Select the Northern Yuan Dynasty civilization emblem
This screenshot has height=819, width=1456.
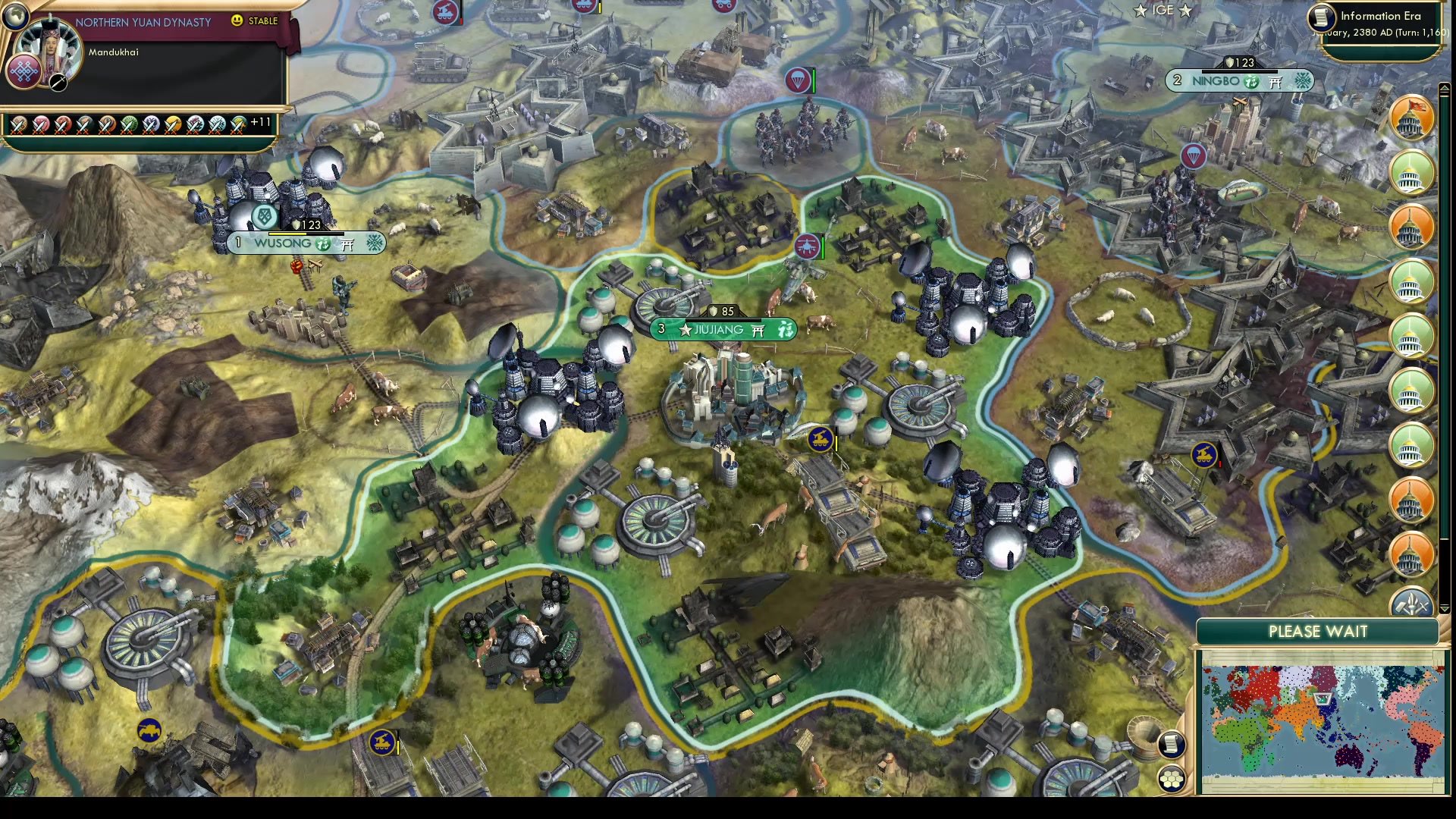pos(24,73)
